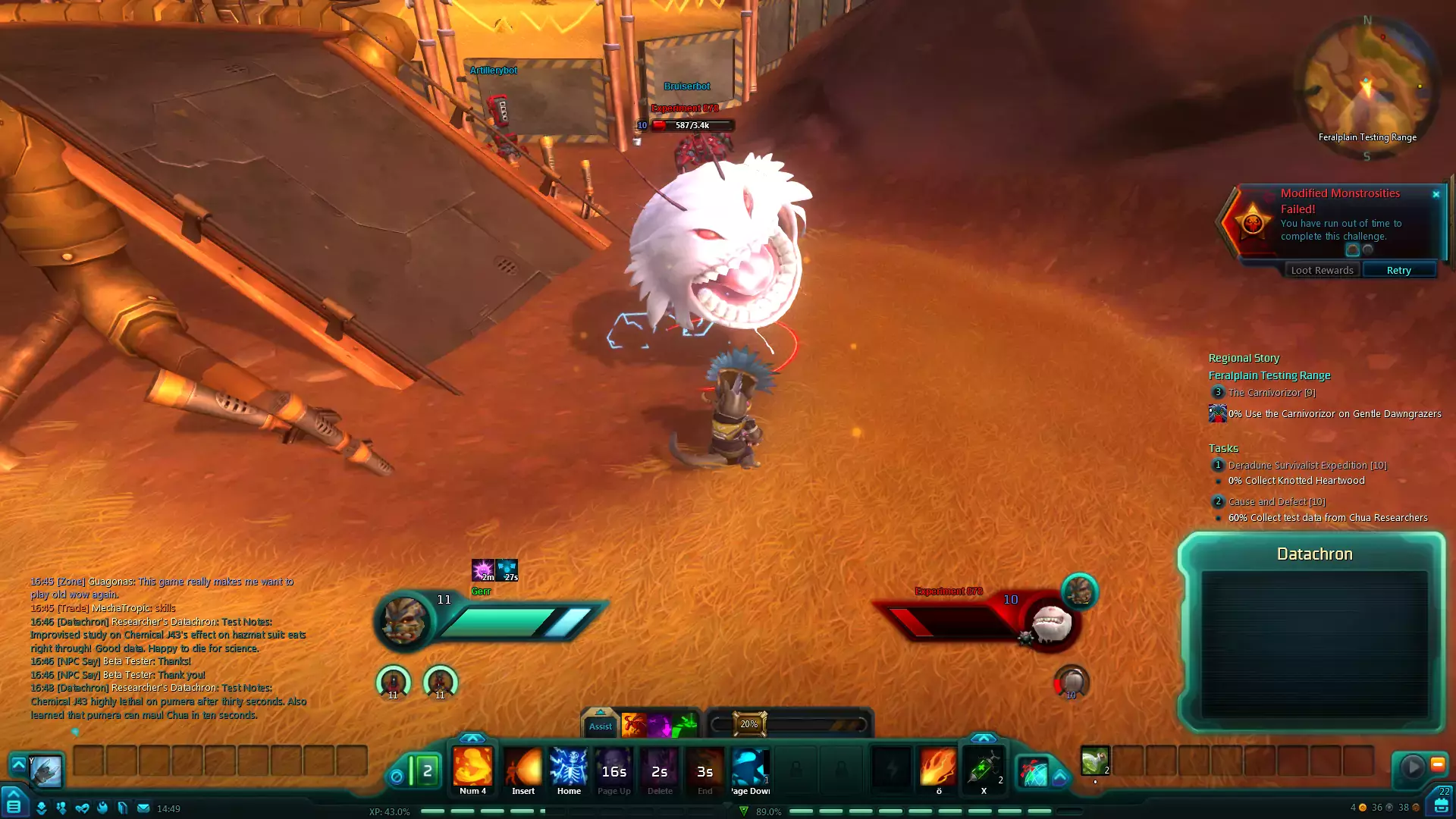This screenshot has height=819, width=1456.
Task: Select the Cause and Defect task
Action: coord(1276,502)
